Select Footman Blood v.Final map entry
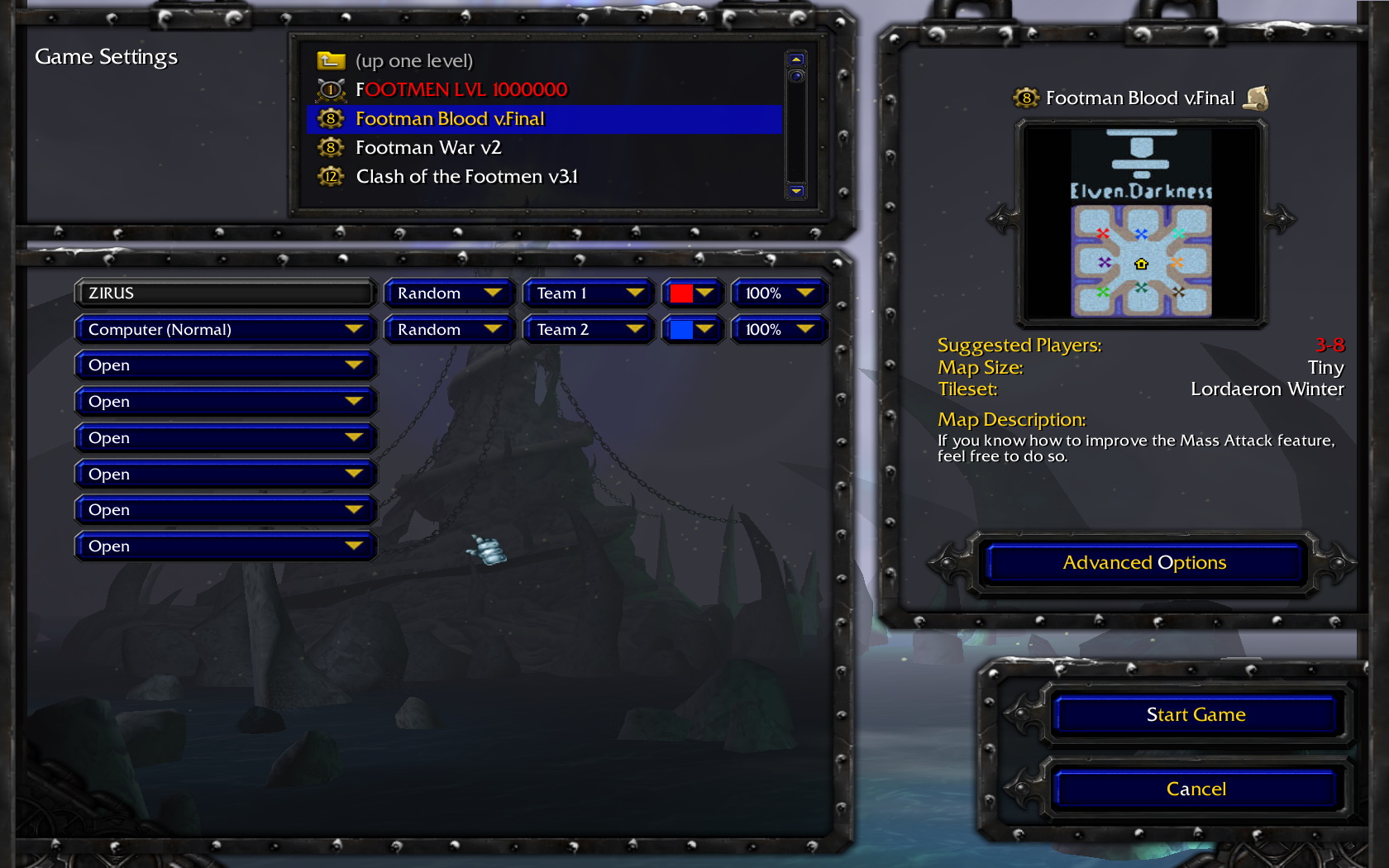Screen dimensions: 1389x868 click(x=450, y=119)
